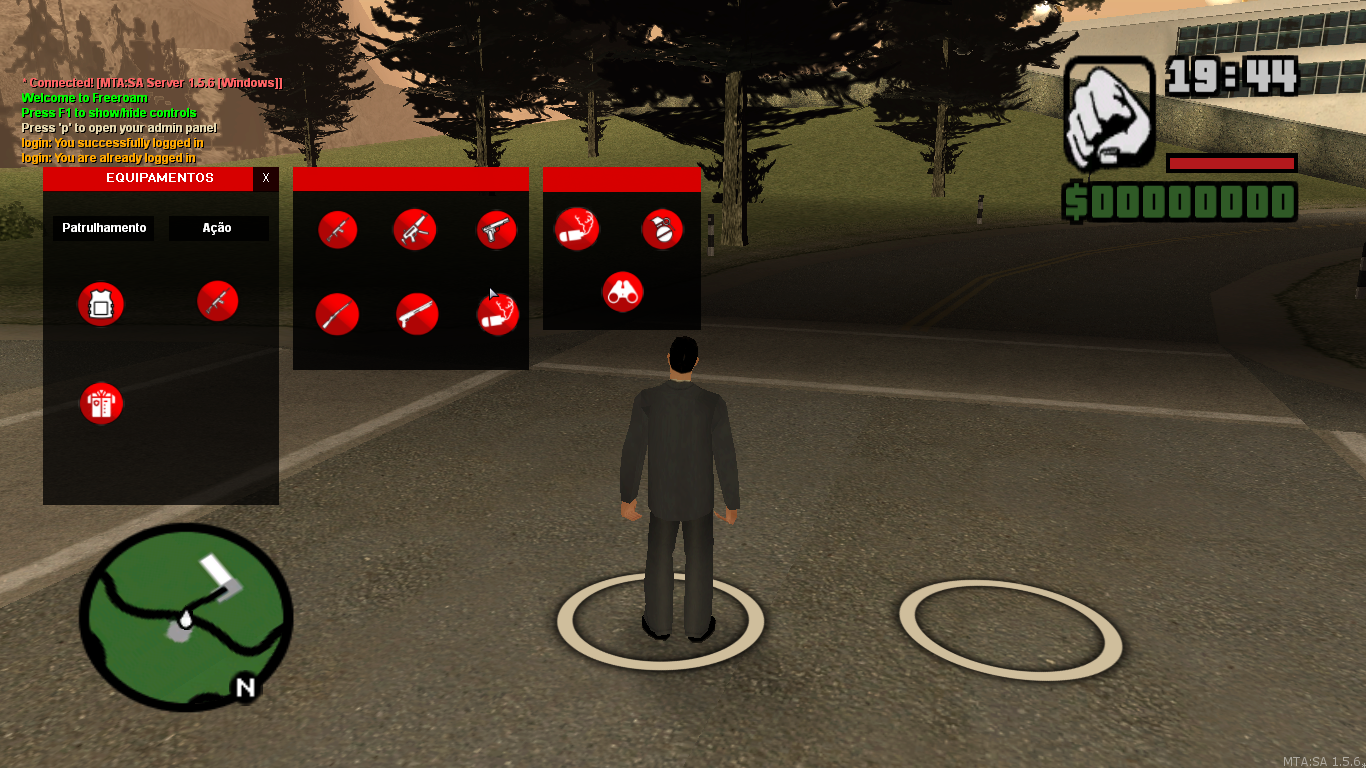1366x768 pixels.
Task: Choose the tear gas canister icon
Action: coord(577,229)
